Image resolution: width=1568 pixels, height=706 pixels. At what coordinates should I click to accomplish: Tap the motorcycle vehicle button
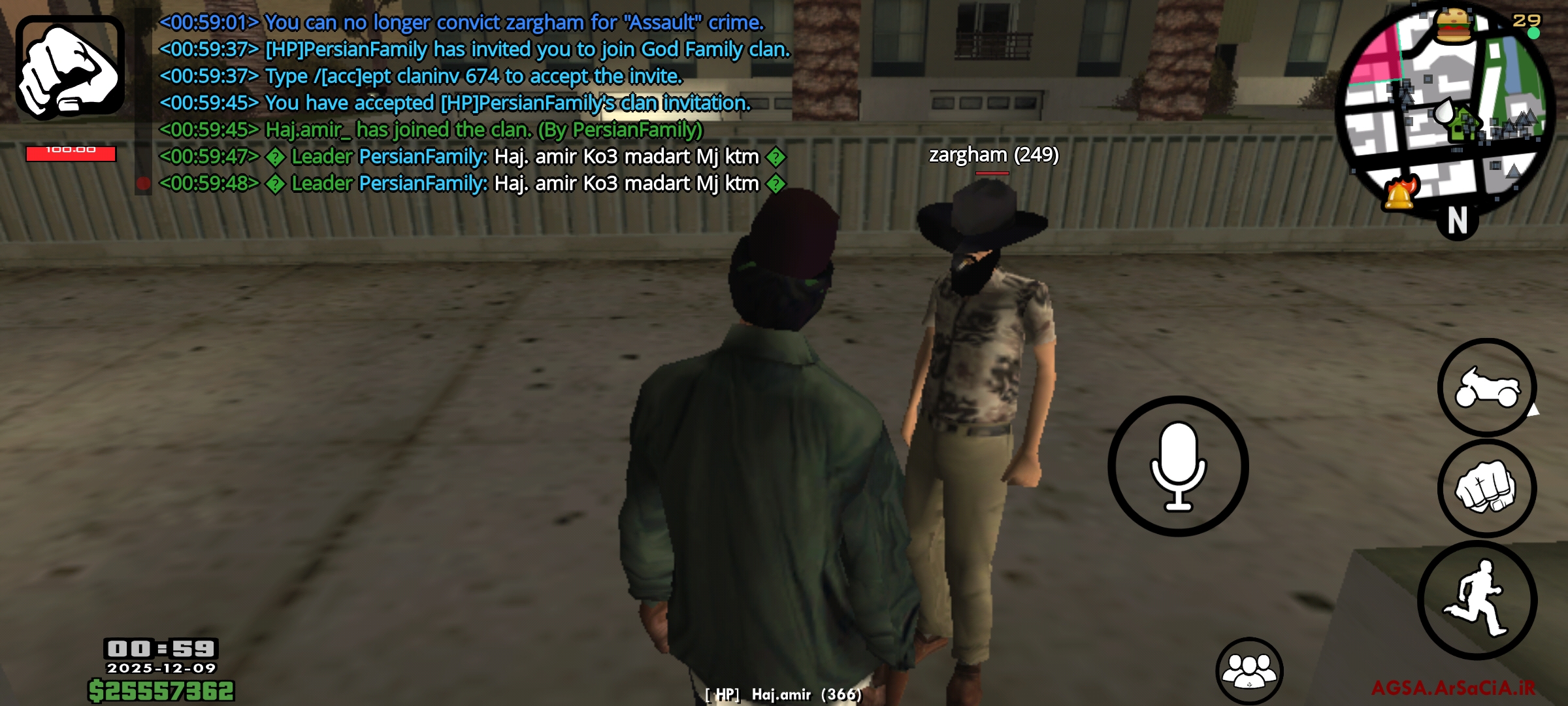pyautogui.click(x=1486, y=388)
